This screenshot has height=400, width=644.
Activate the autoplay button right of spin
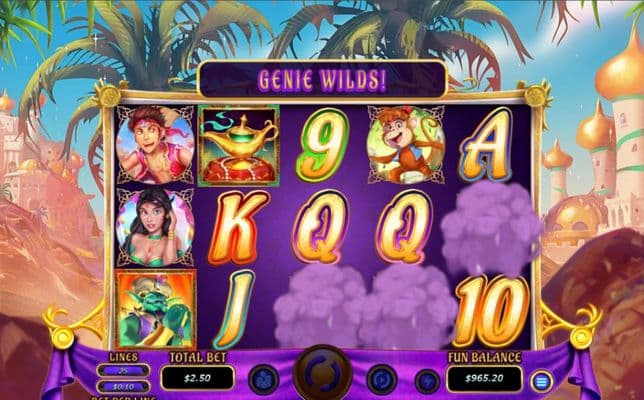pyautogui.click(x=382, y=379)
